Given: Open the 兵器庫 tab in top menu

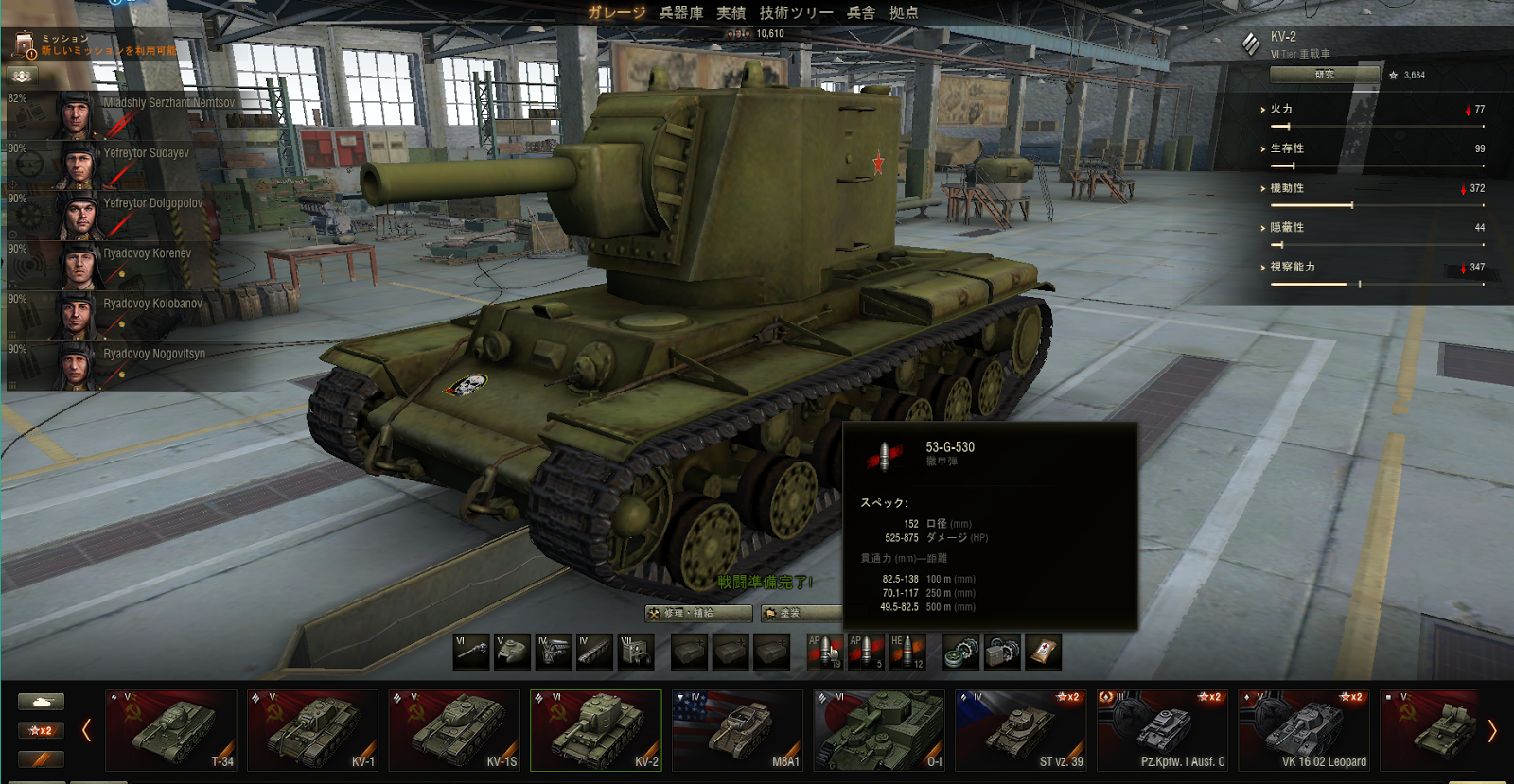Looking at the screenshot, I should (x=680, y=12).
